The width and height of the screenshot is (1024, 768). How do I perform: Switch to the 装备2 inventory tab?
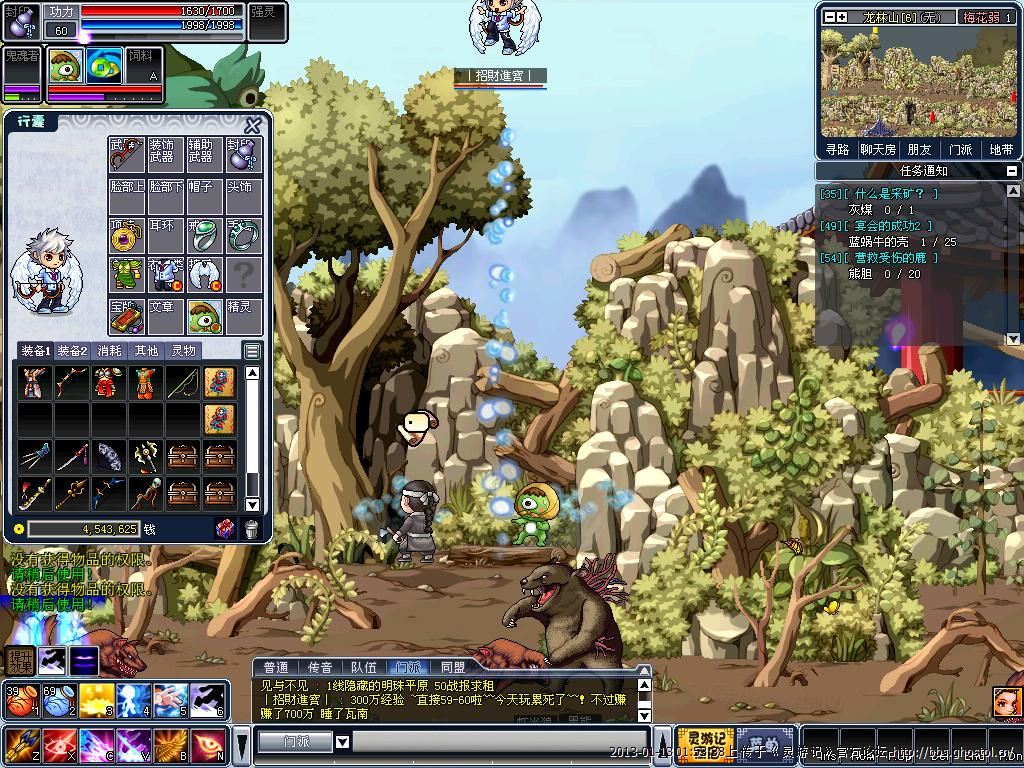coord(72,351)
